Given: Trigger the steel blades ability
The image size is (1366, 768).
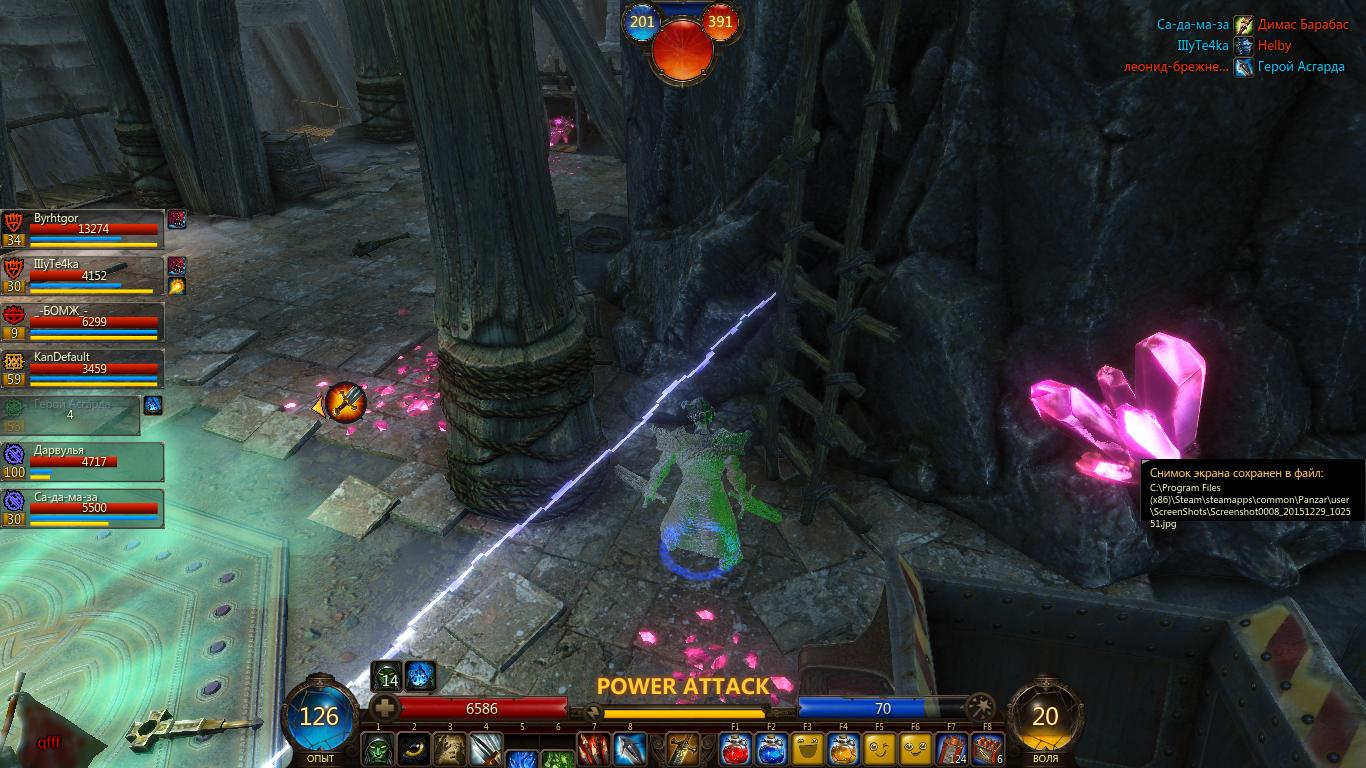Looking at the screenshot, I should [486, 750].
